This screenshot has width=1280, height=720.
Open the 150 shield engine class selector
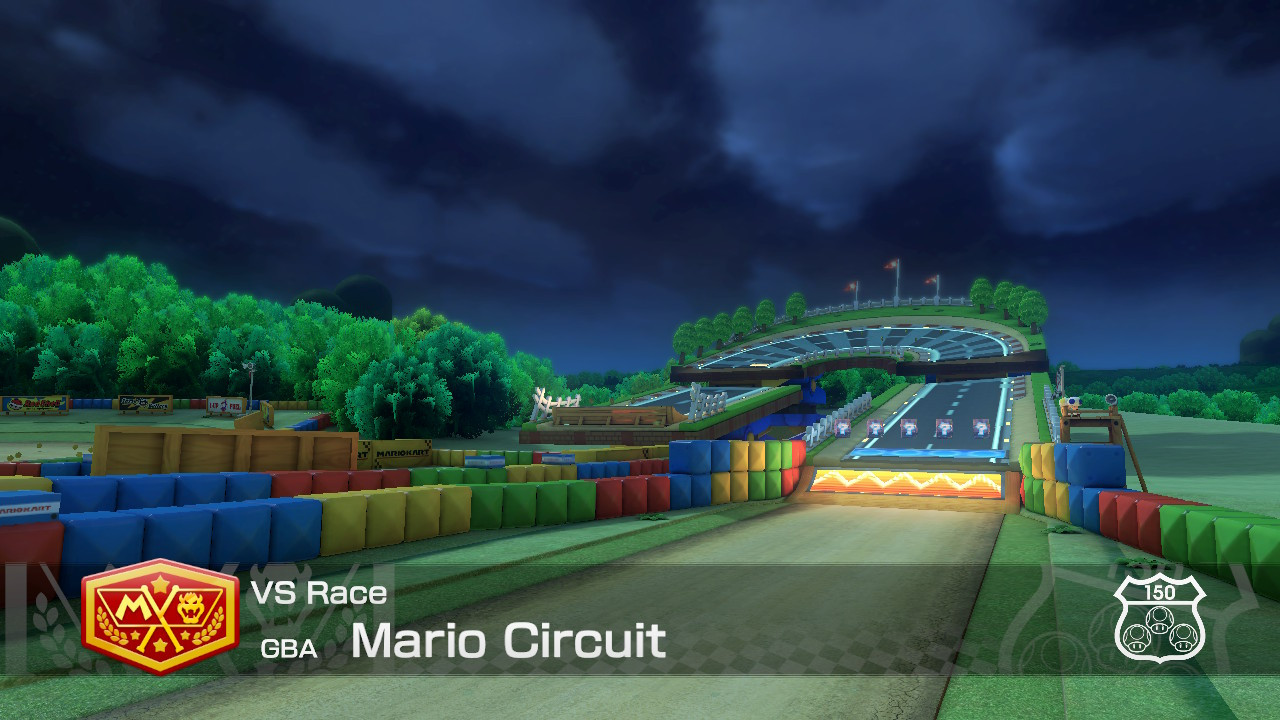1160,620
